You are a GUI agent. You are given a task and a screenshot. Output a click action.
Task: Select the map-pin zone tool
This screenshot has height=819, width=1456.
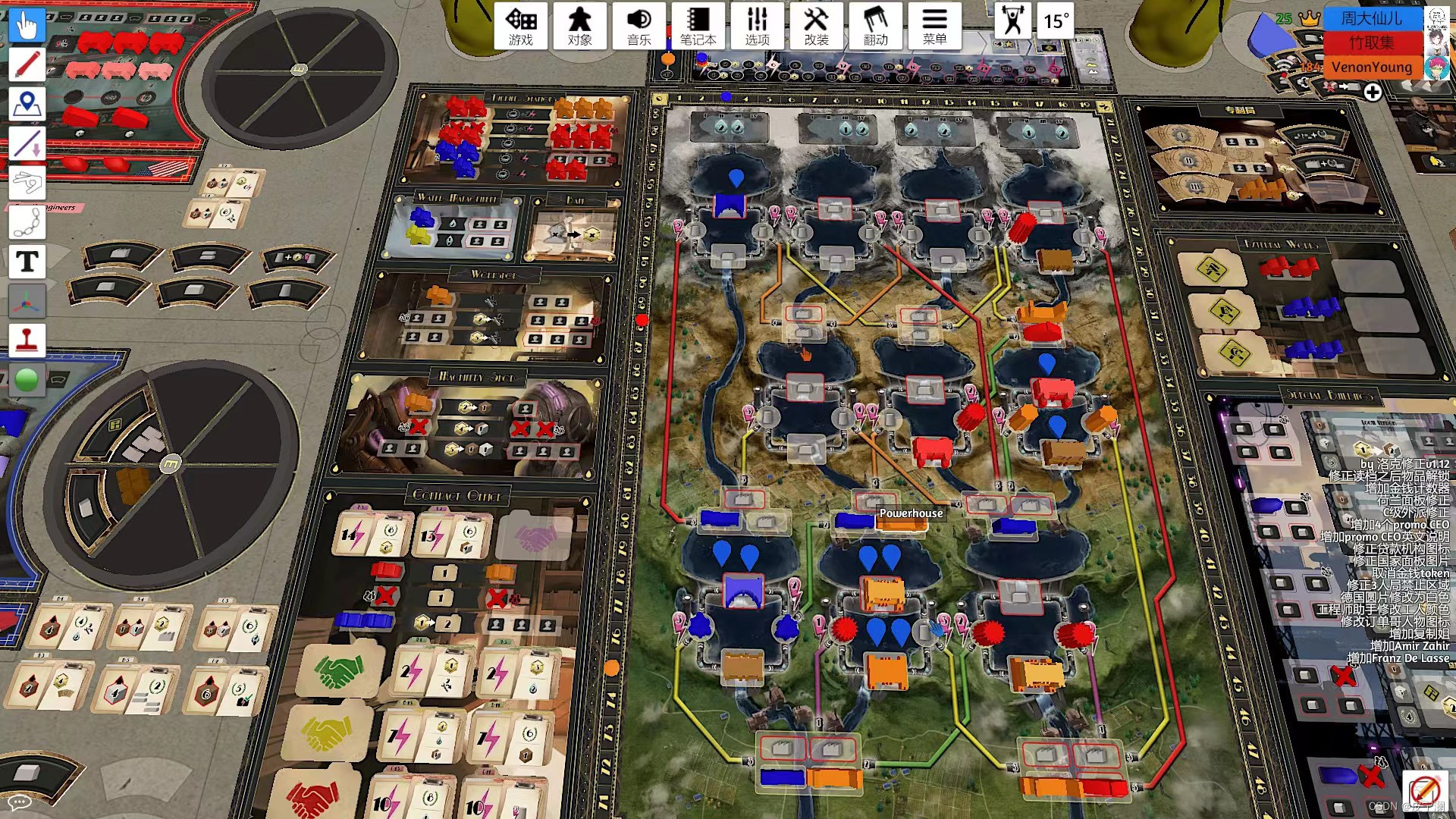click(x=27, y=104)
